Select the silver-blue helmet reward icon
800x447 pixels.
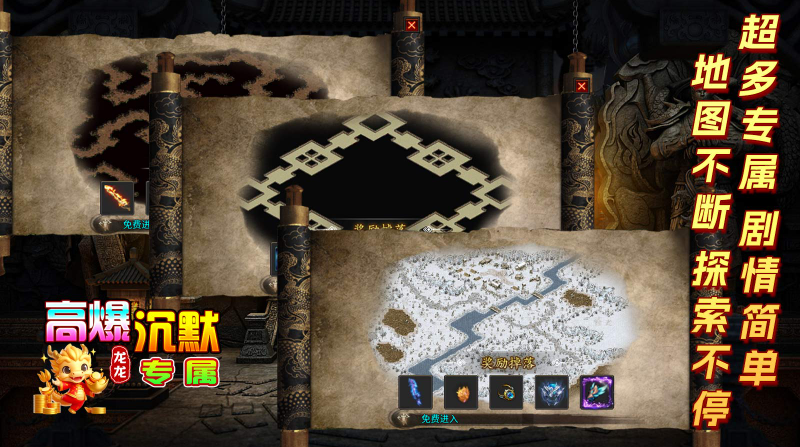point(551,391)
